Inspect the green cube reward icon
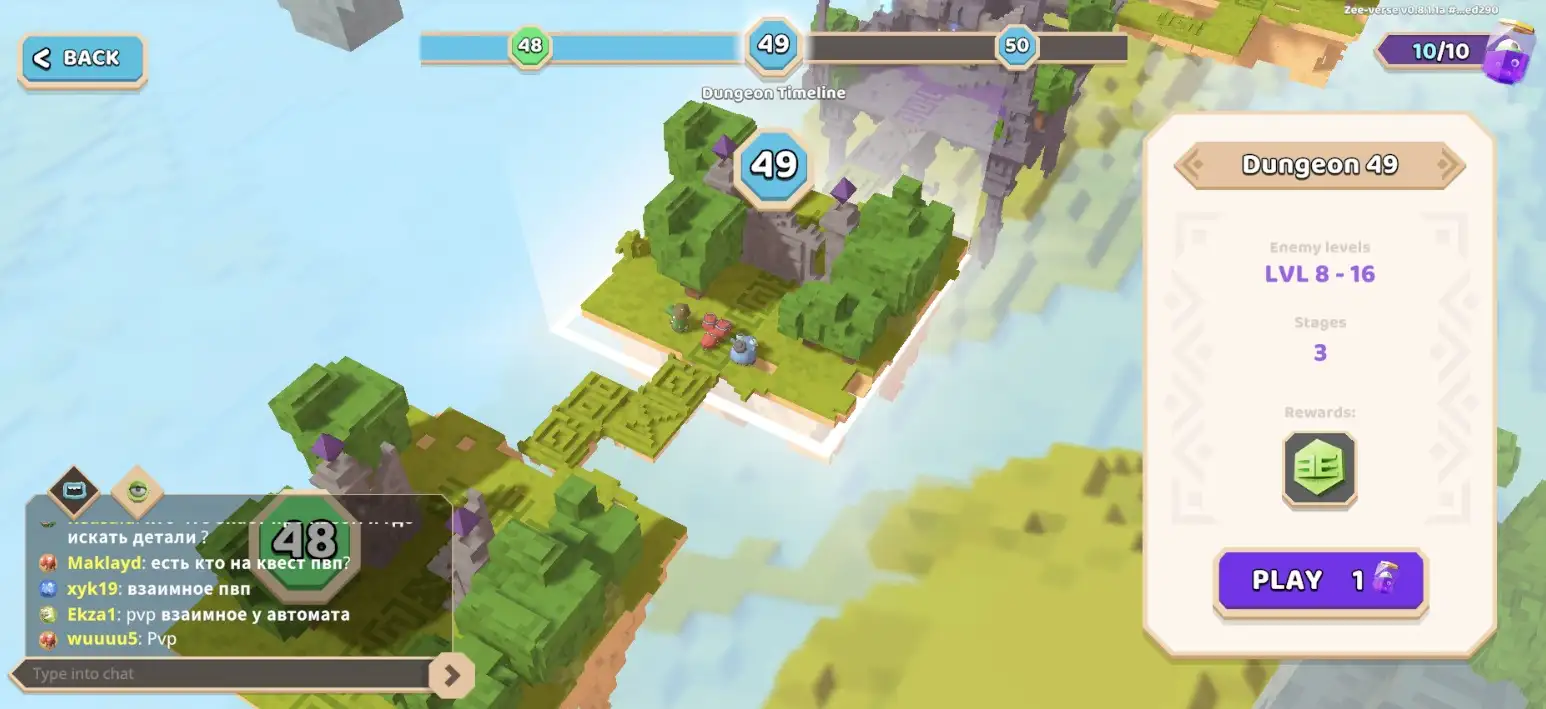The image size is (1546, 709). 1320,468
